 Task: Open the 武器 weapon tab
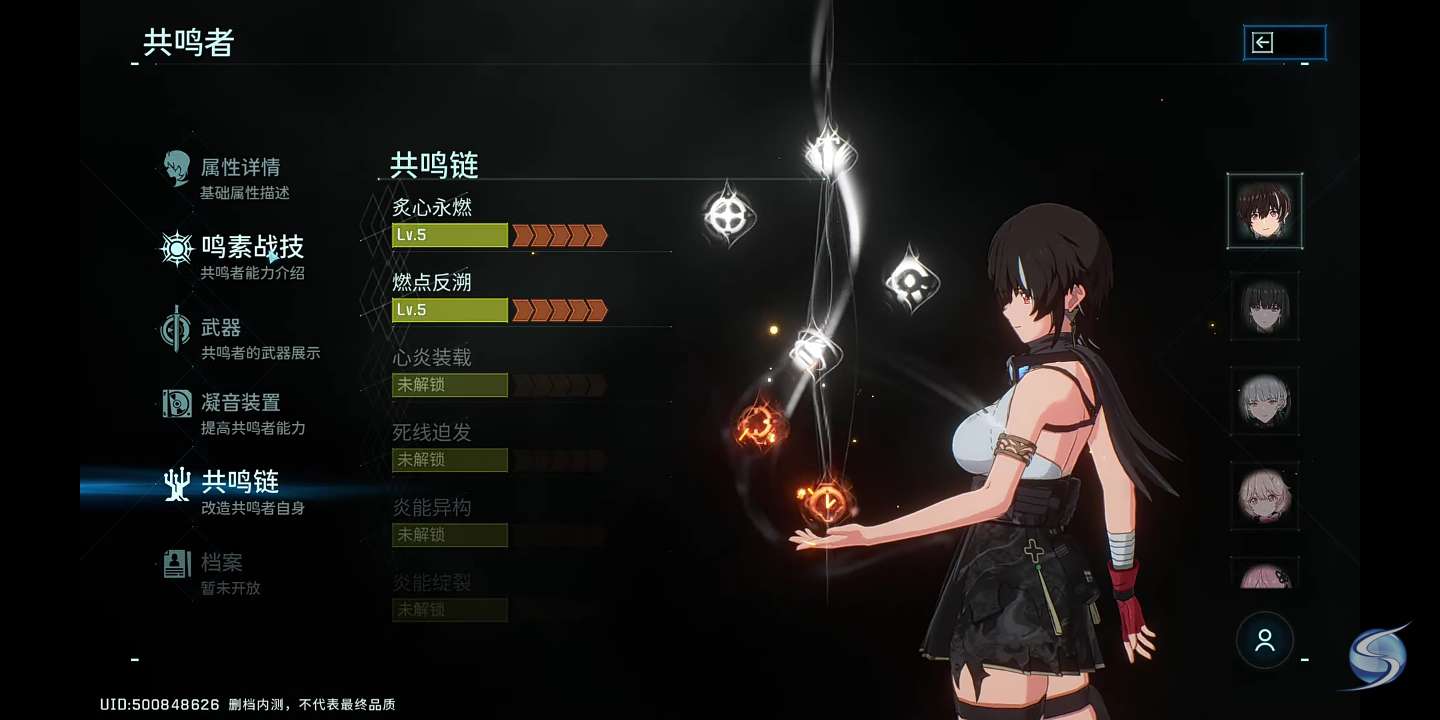(x=240, y=337)
